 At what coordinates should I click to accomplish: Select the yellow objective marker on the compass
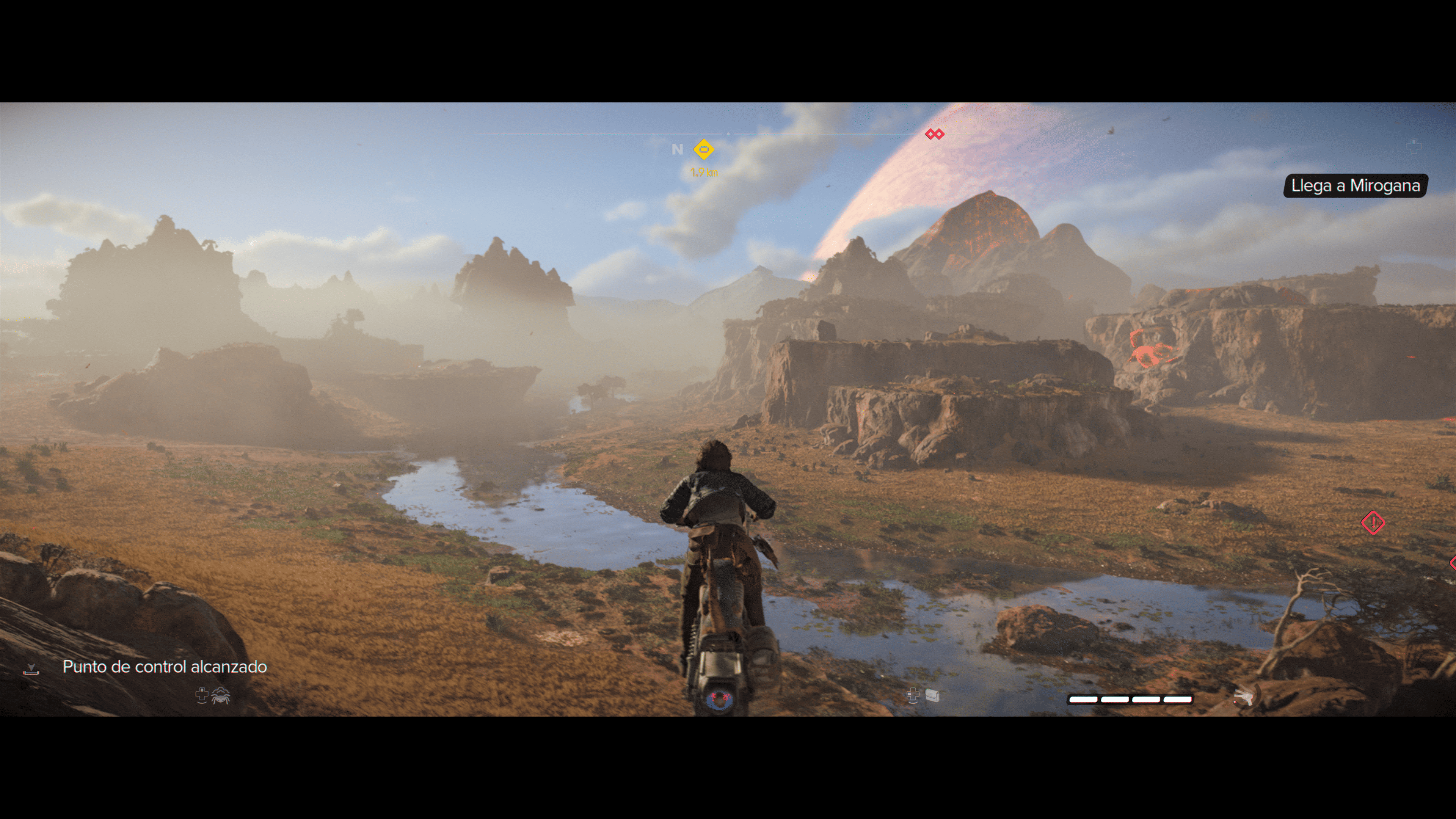tap(704, 150)
